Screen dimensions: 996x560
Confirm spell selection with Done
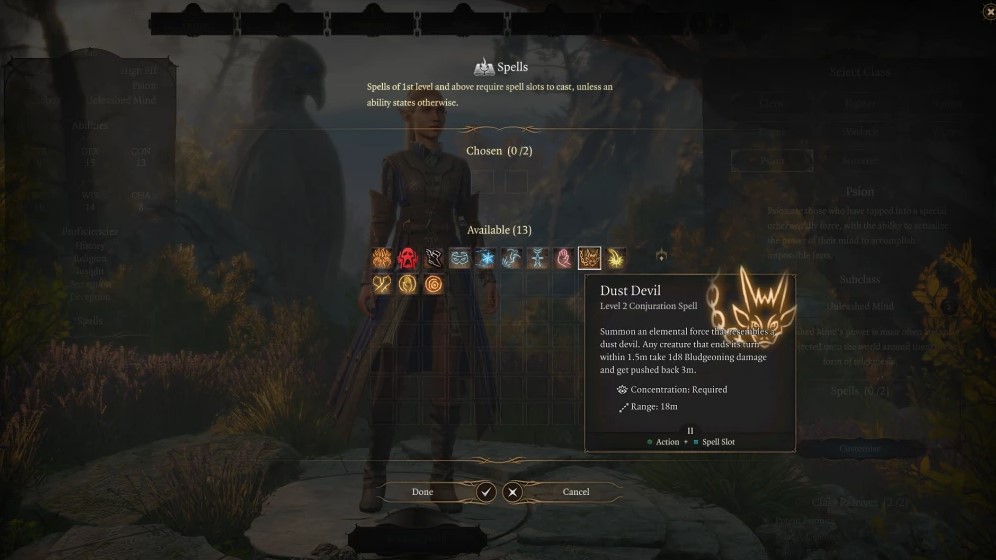click(x=423, y=492)
